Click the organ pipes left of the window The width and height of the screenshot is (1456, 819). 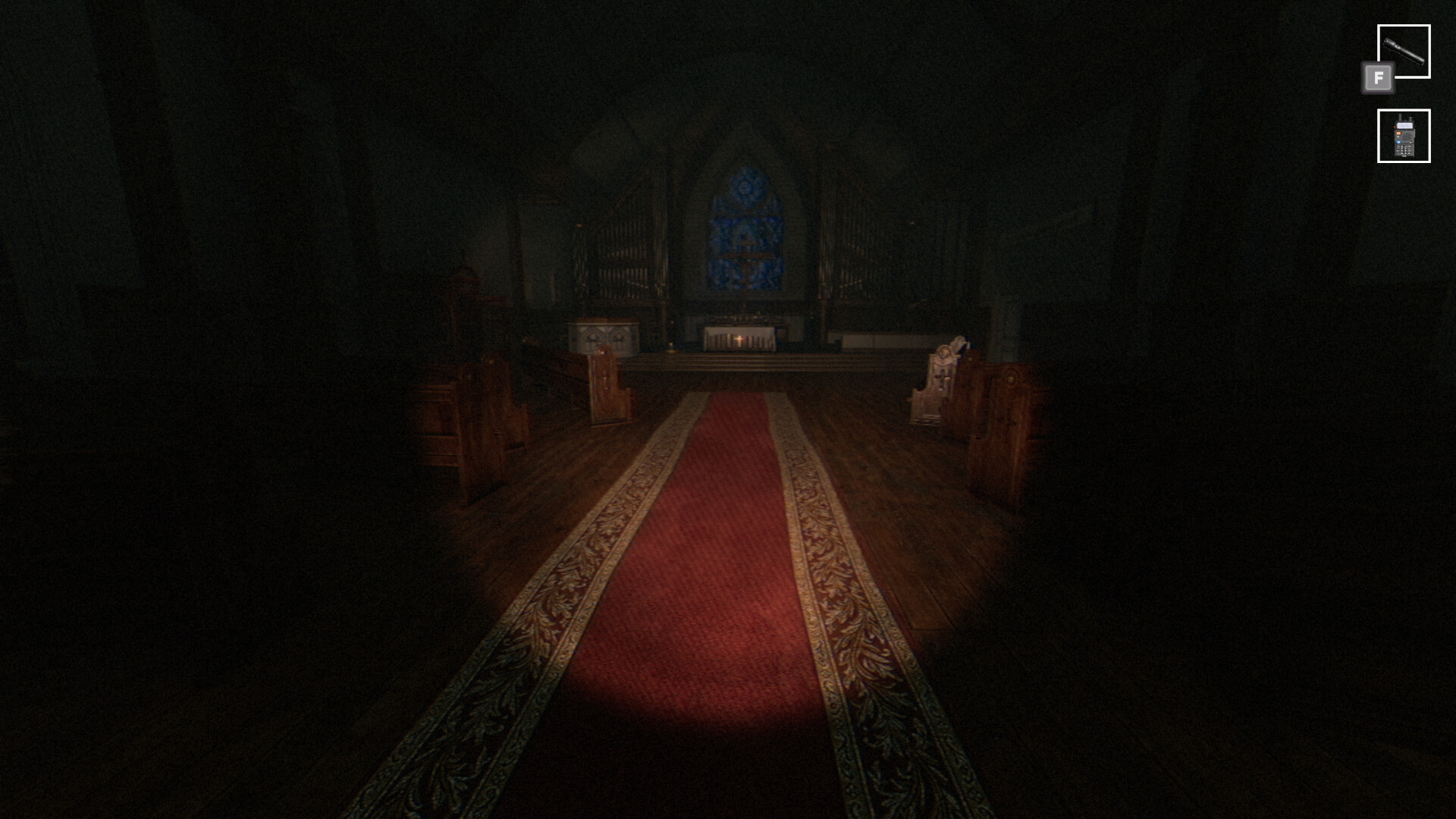(x=624, y=256)
